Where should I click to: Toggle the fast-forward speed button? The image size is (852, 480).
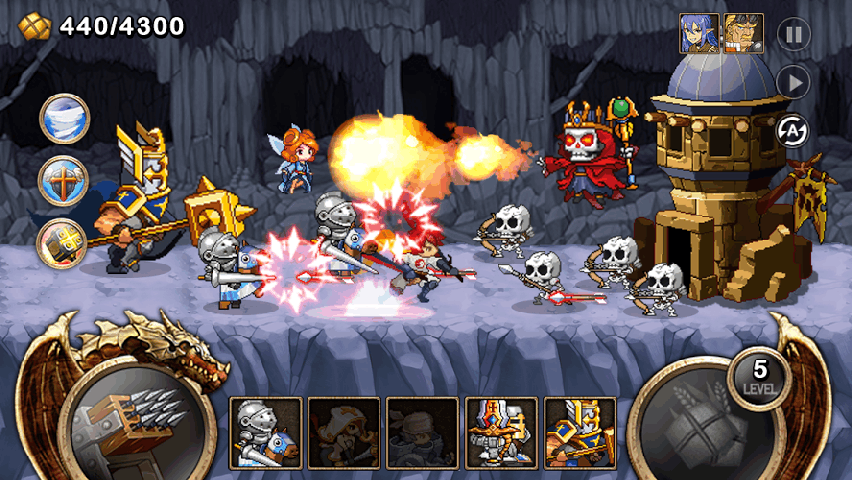click(x=793, y=82)
